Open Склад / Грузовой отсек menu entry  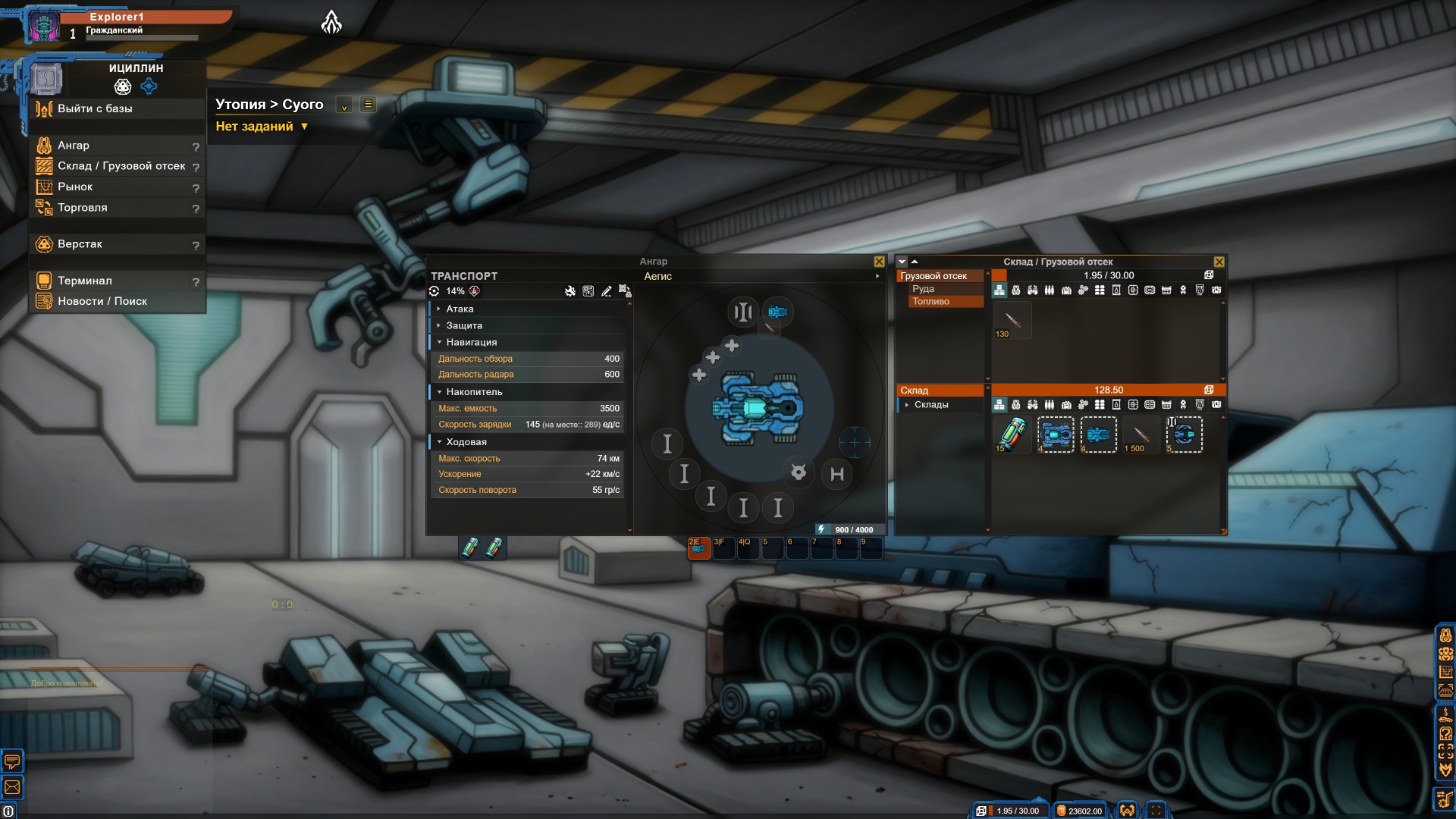pos(121,165)
